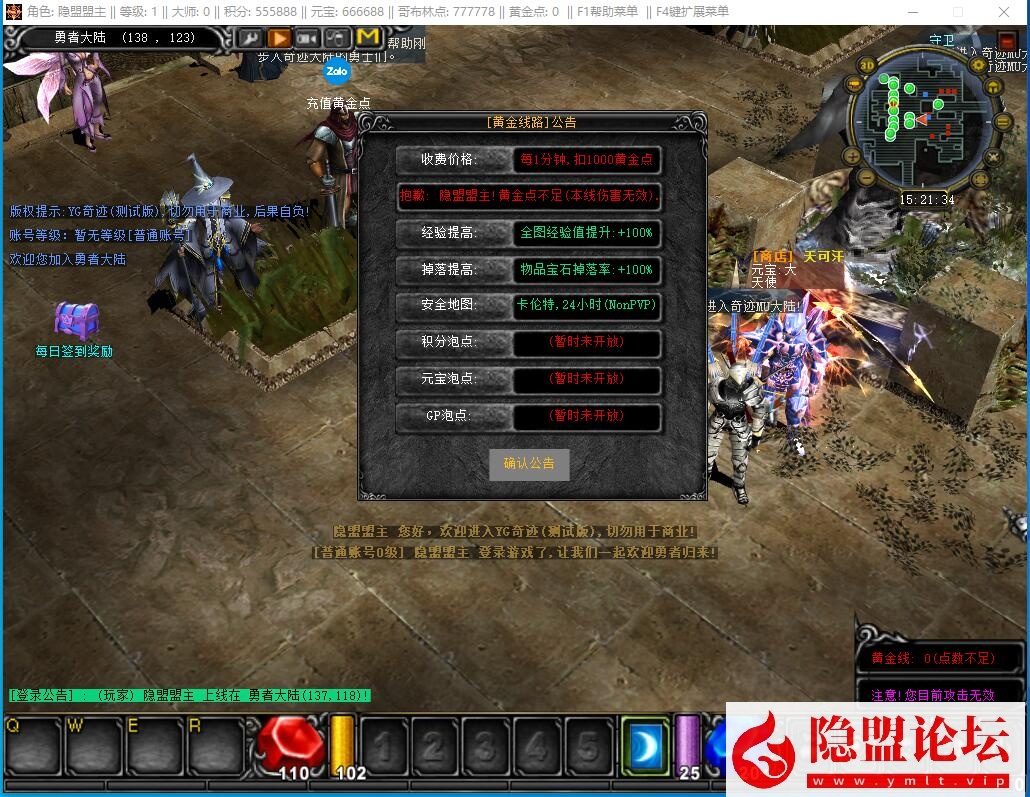Zoom in the minimap with plus button

click(852, 156)
